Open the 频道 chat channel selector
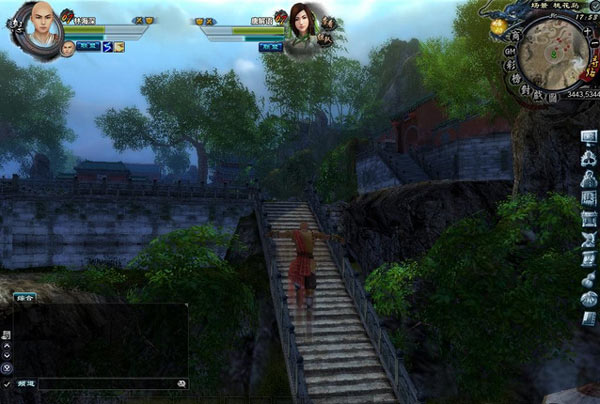The height and width of the screenshot is (404, 600). [26, 383]
